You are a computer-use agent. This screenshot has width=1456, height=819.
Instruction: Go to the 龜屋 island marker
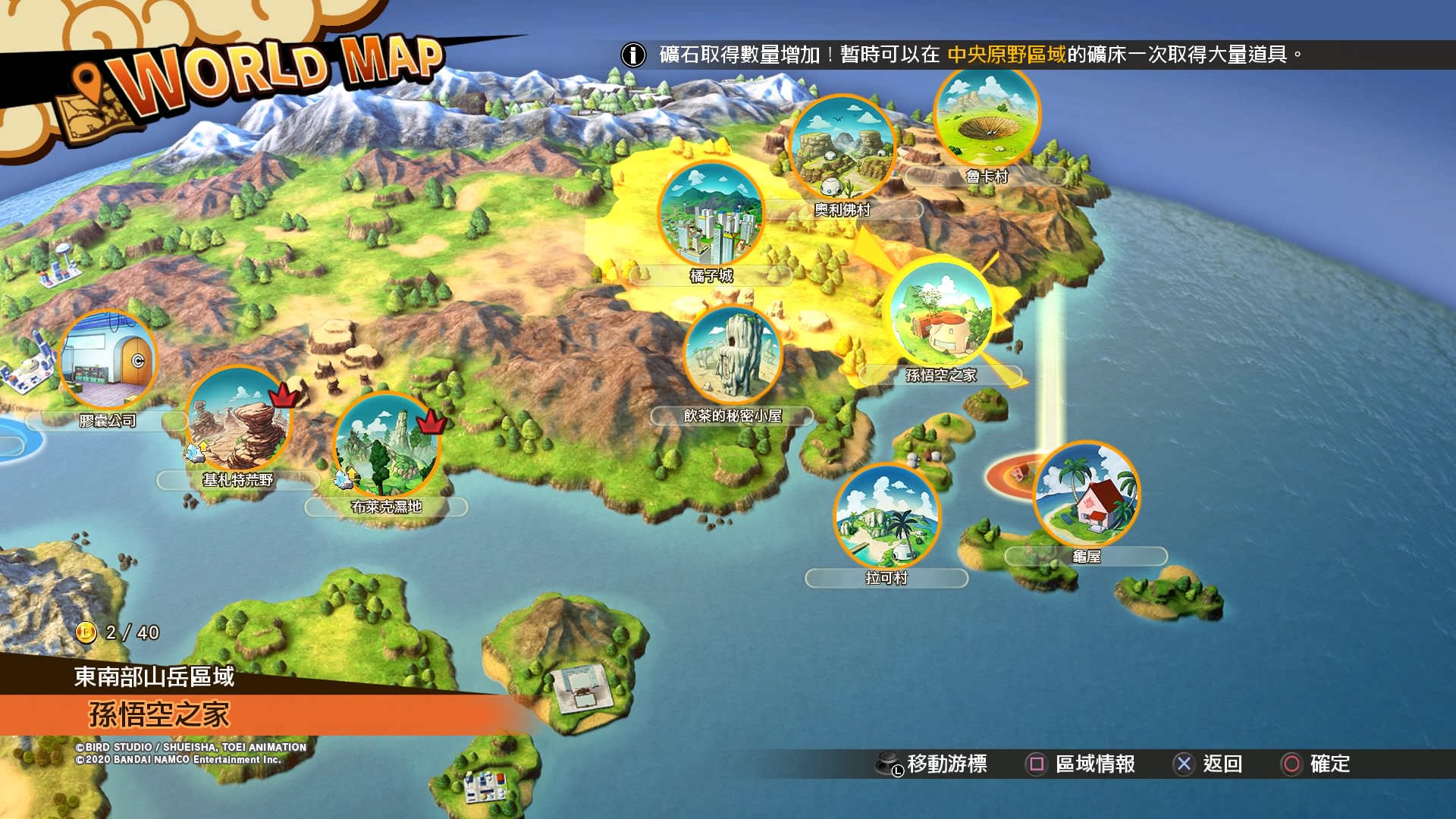pos(1086,494)
